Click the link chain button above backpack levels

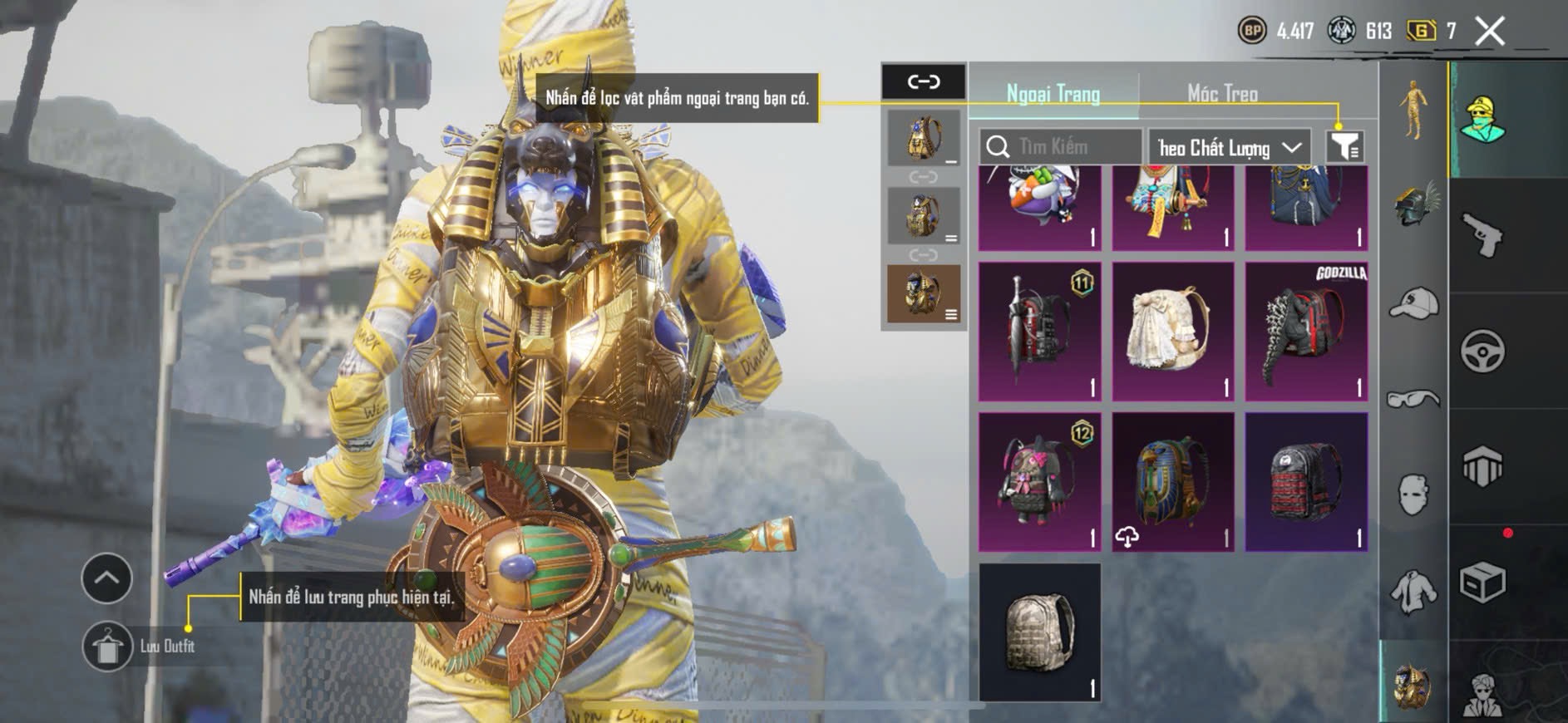pyautogui.click(x=924, y=81)
